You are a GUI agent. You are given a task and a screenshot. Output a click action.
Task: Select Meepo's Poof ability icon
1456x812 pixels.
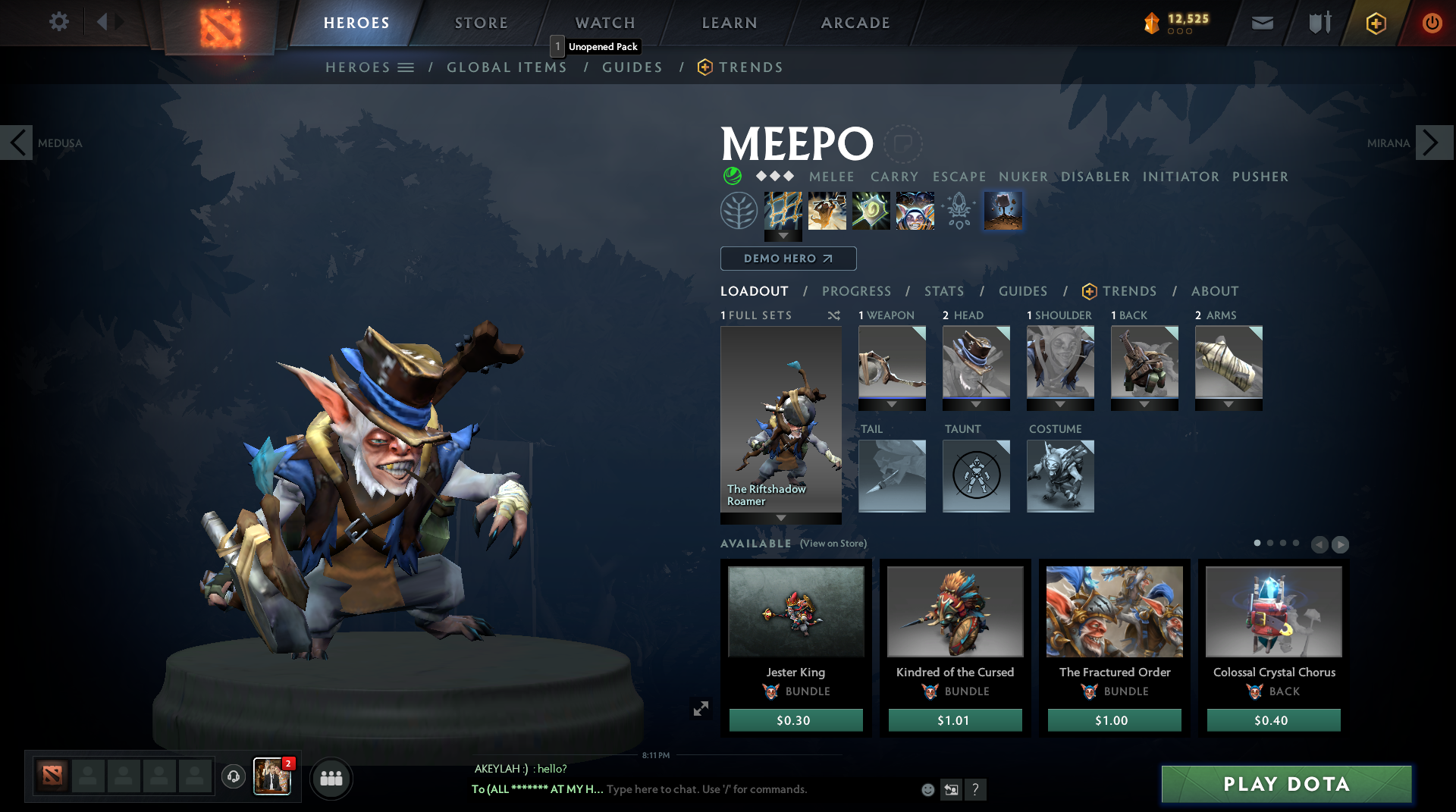pyautogui.click(x=827, y=211)
